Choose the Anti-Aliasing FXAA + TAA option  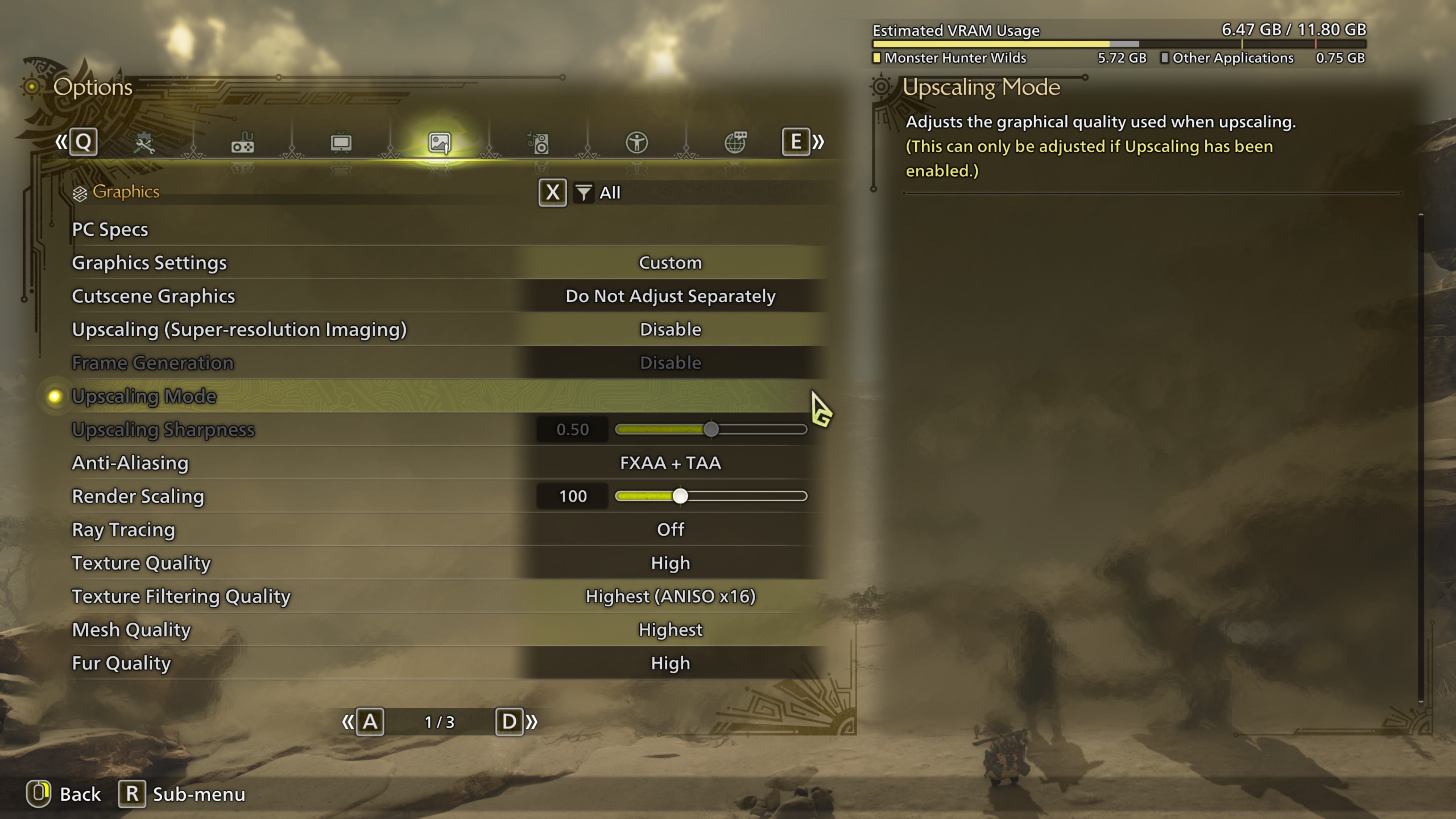point(670,463)
